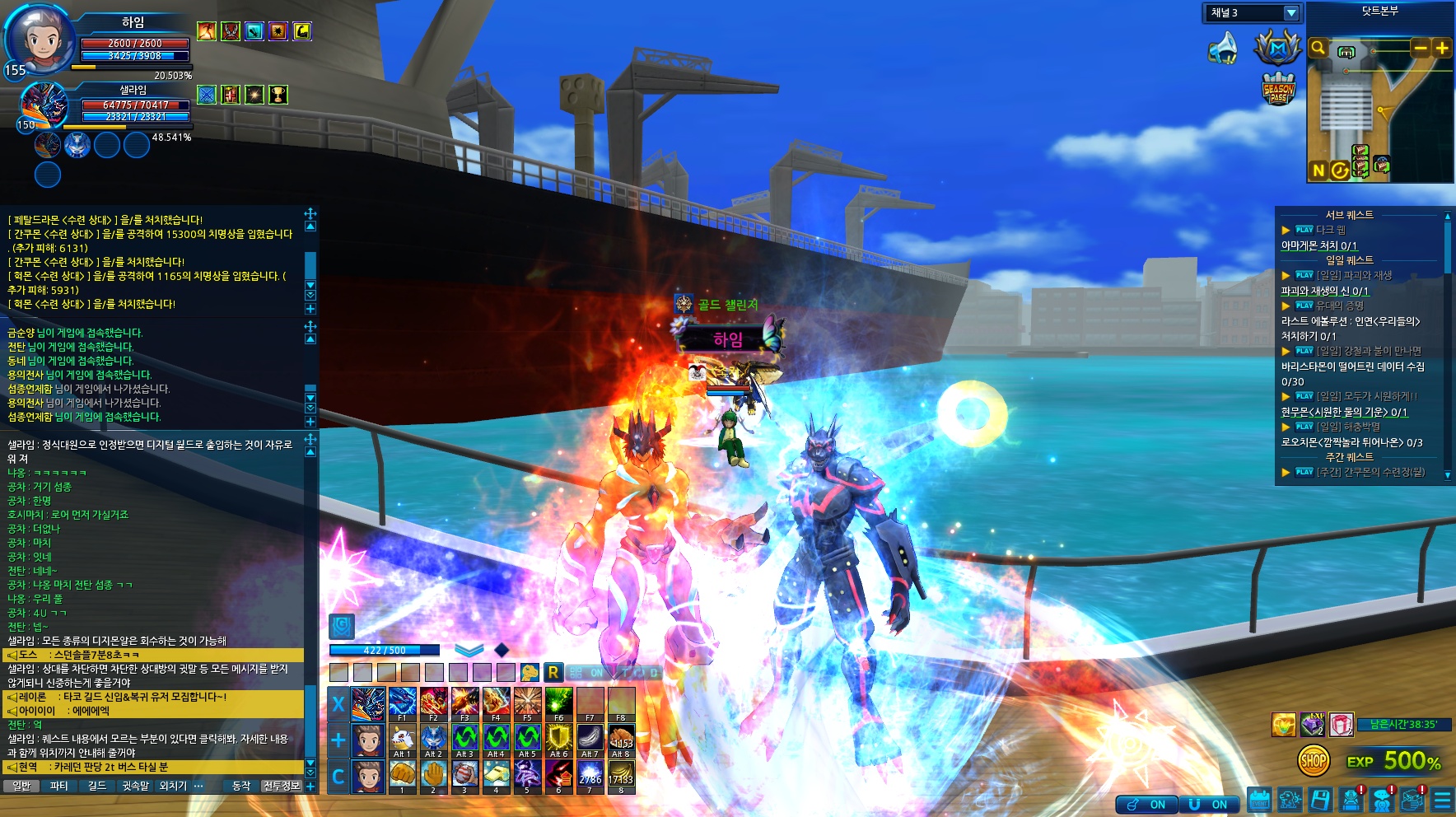Zoom in the minimap with the plus button
This screenshot has height=817, width=1456.
pos(1442,48)
